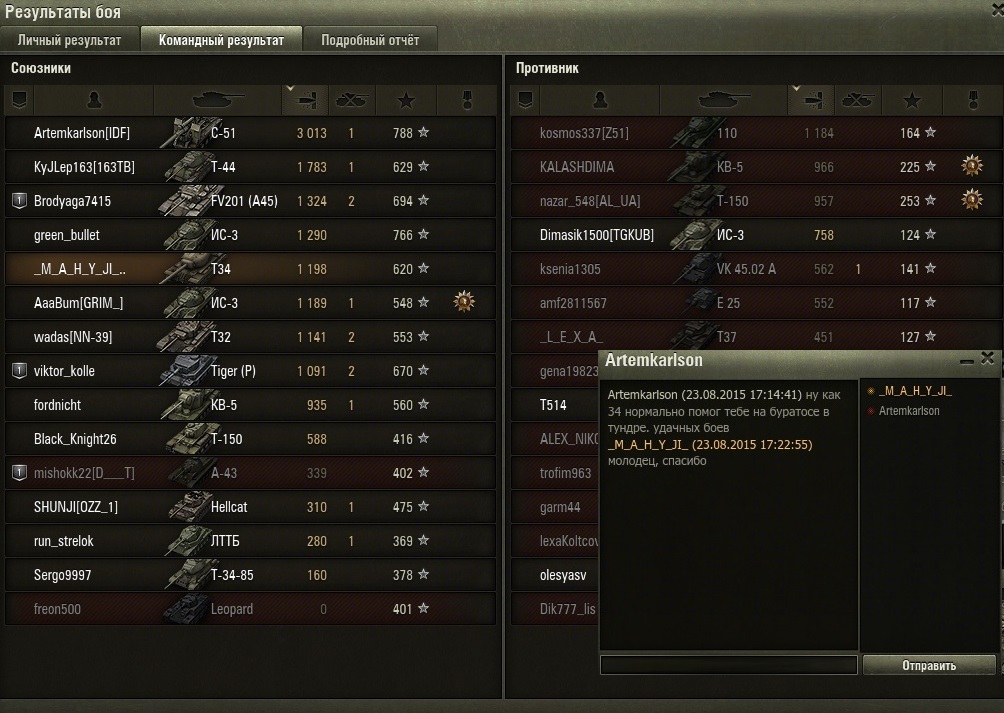
Task: Click the Отправить send button
Action: pos(929,665)
